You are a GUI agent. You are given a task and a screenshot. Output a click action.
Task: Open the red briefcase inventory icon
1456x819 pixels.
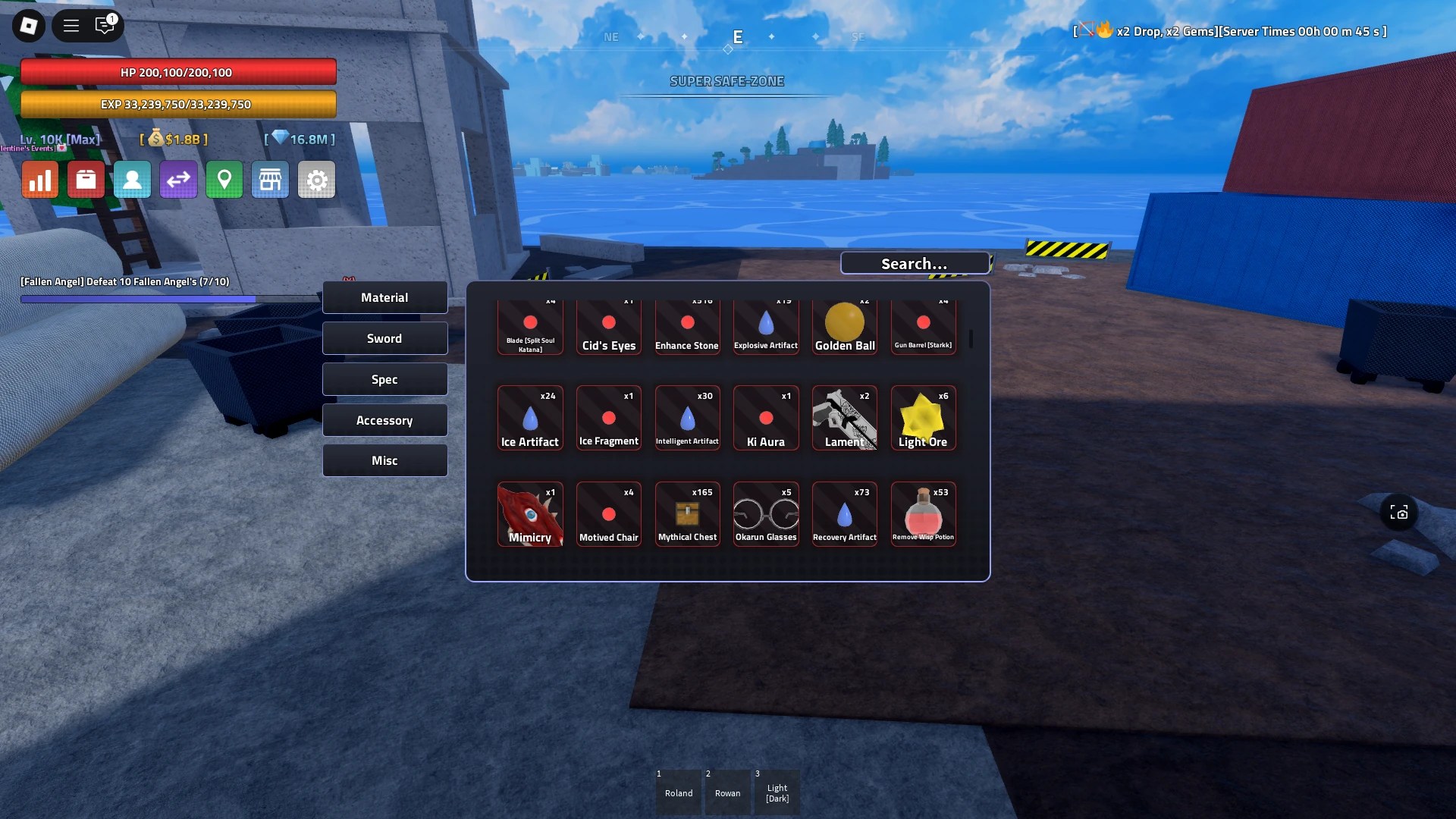[x=86, y=180]
